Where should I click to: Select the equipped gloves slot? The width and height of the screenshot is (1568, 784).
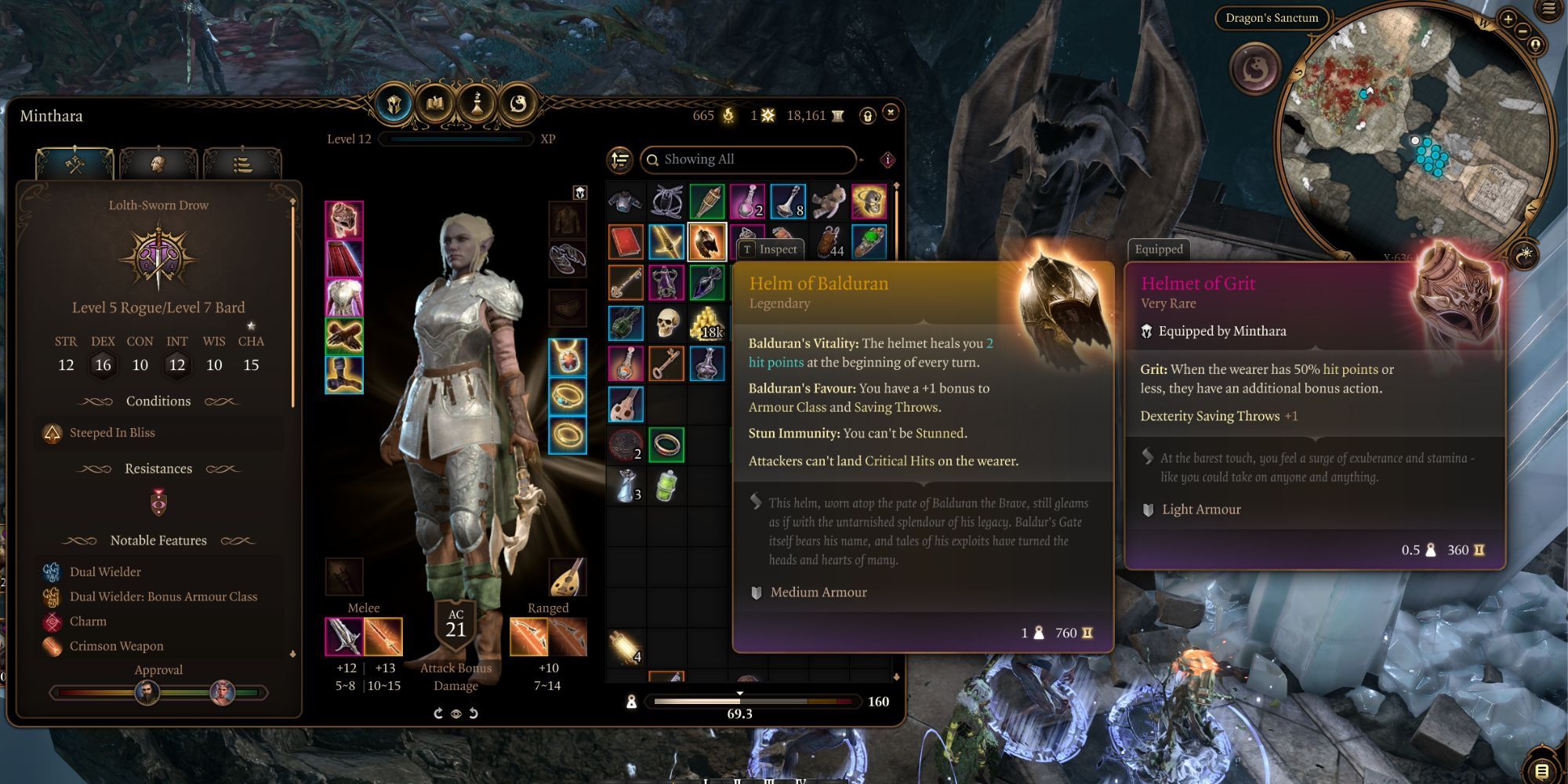(344, 336)
